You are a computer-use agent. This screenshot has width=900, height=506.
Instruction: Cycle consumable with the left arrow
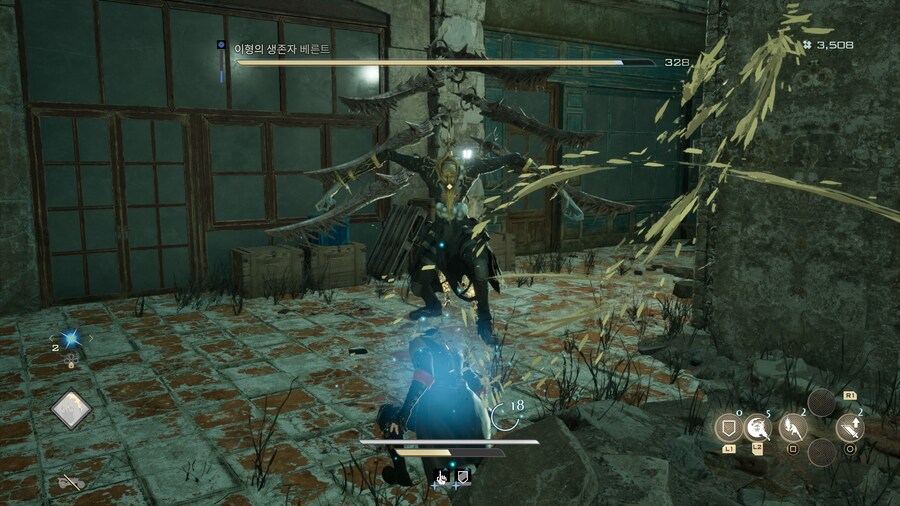[53, 339]
